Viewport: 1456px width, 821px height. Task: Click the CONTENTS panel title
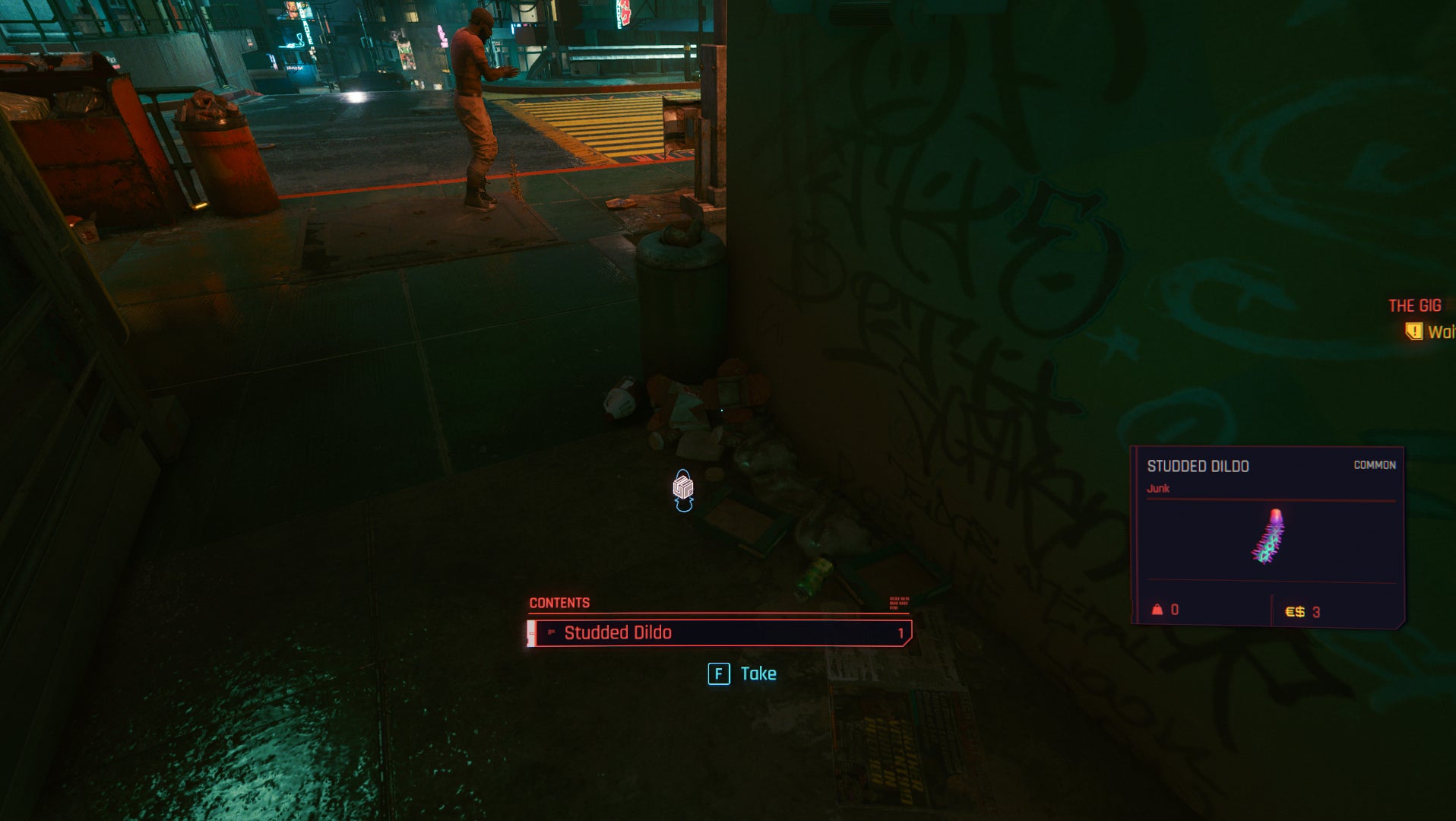tap(560, 601)
